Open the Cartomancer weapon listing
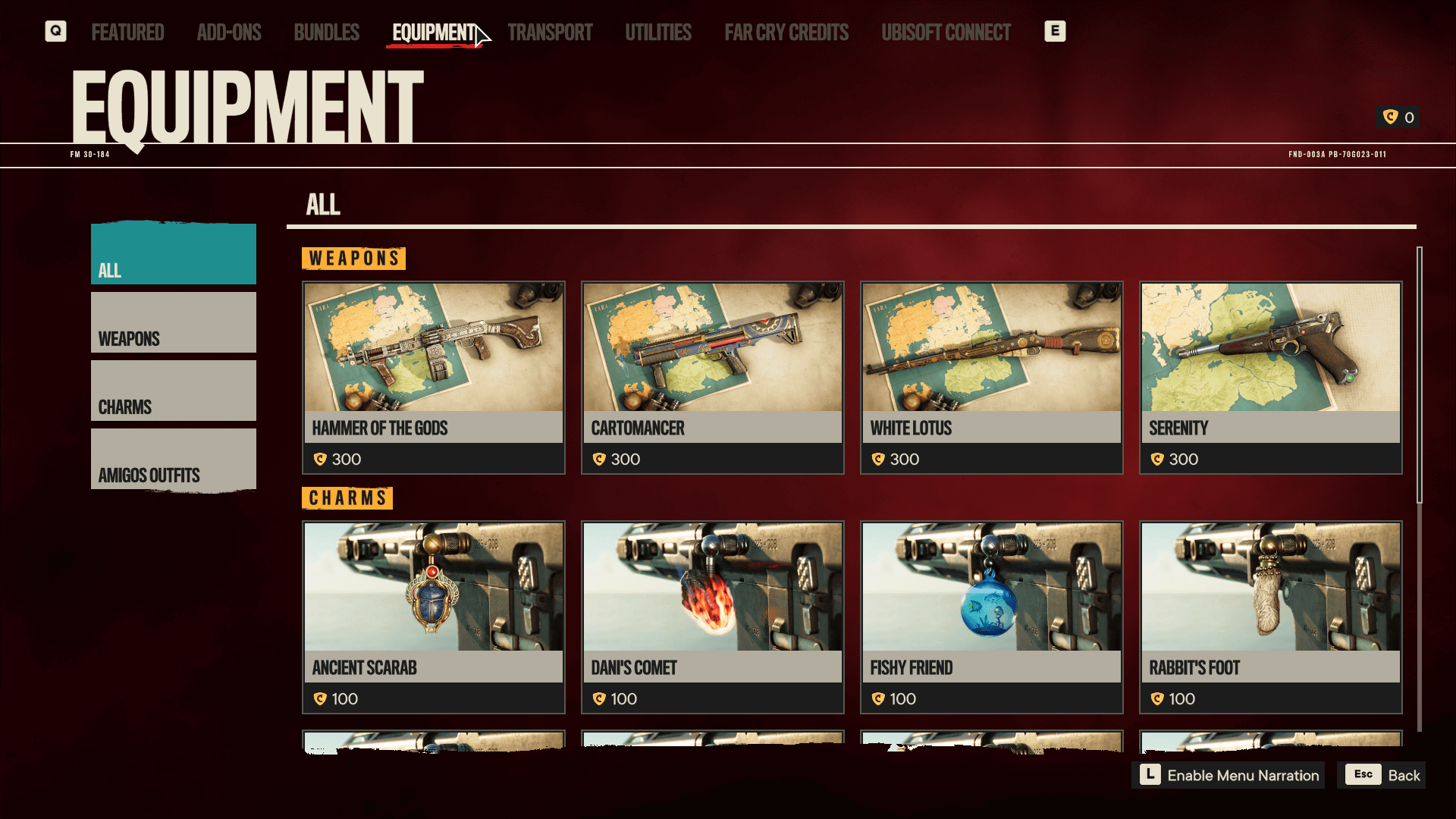This screenshot has height=819, width=1456. point(712,377)
